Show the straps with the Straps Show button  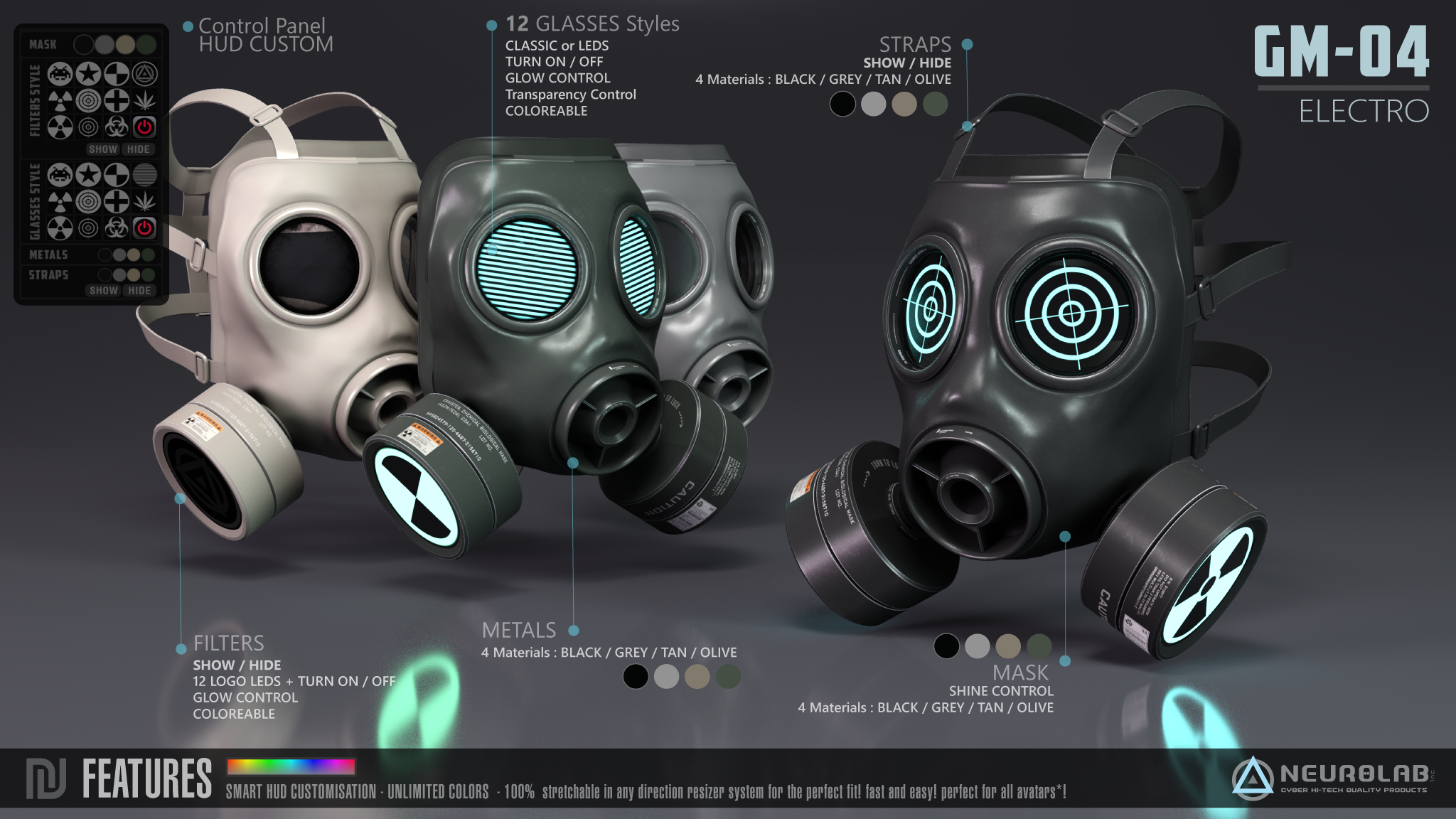[103, 290]
